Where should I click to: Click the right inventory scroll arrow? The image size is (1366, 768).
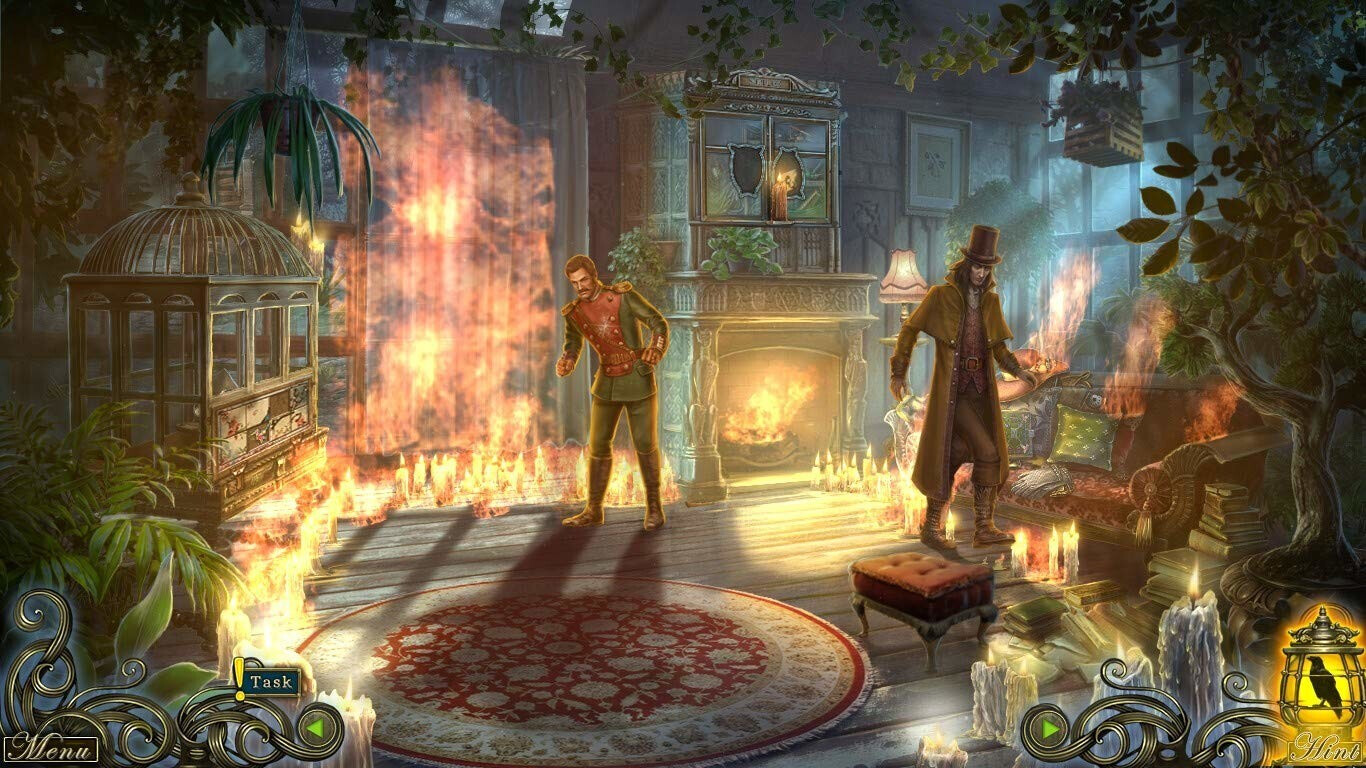(x=1051, y=728)
